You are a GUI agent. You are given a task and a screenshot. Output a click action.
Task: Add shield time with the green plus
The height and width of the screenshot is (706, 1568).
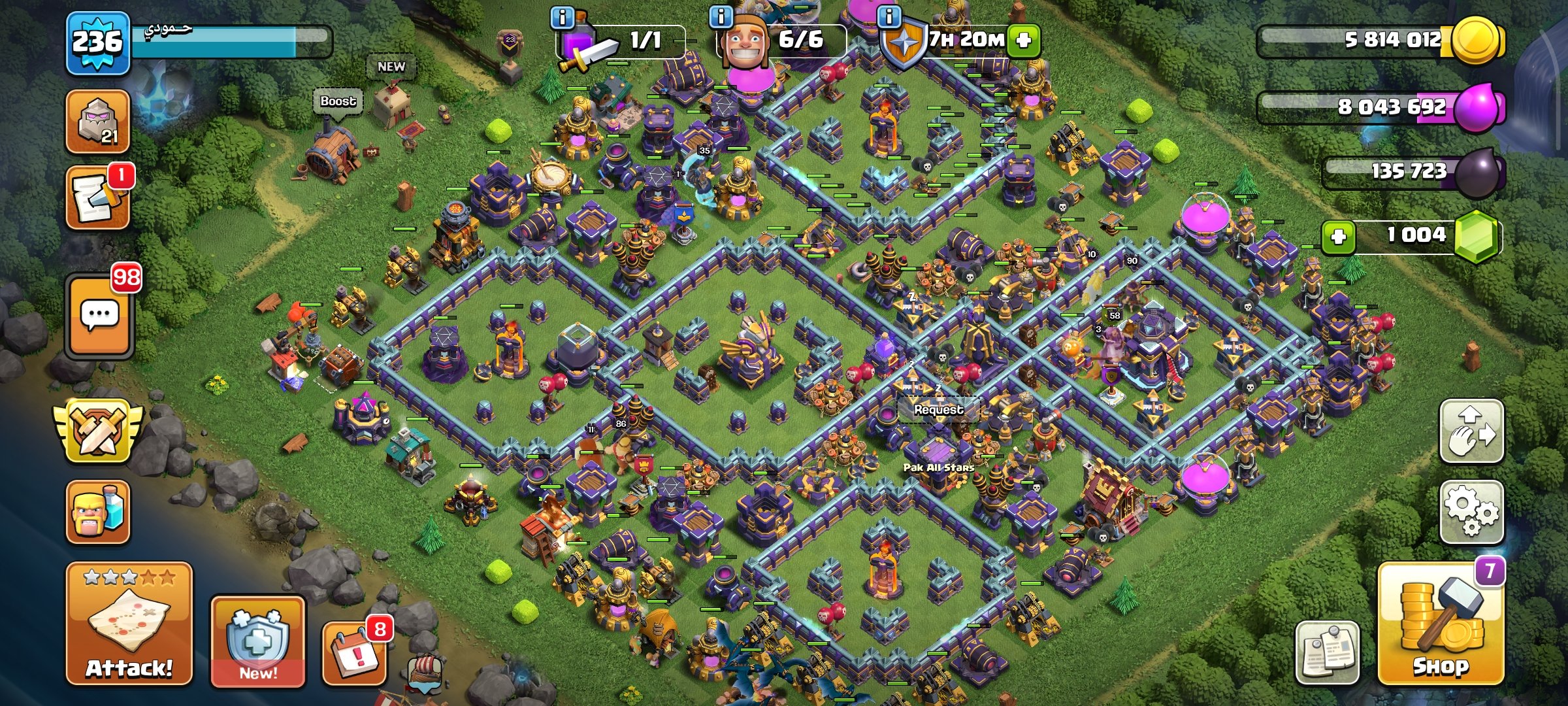pos(1023,41)
